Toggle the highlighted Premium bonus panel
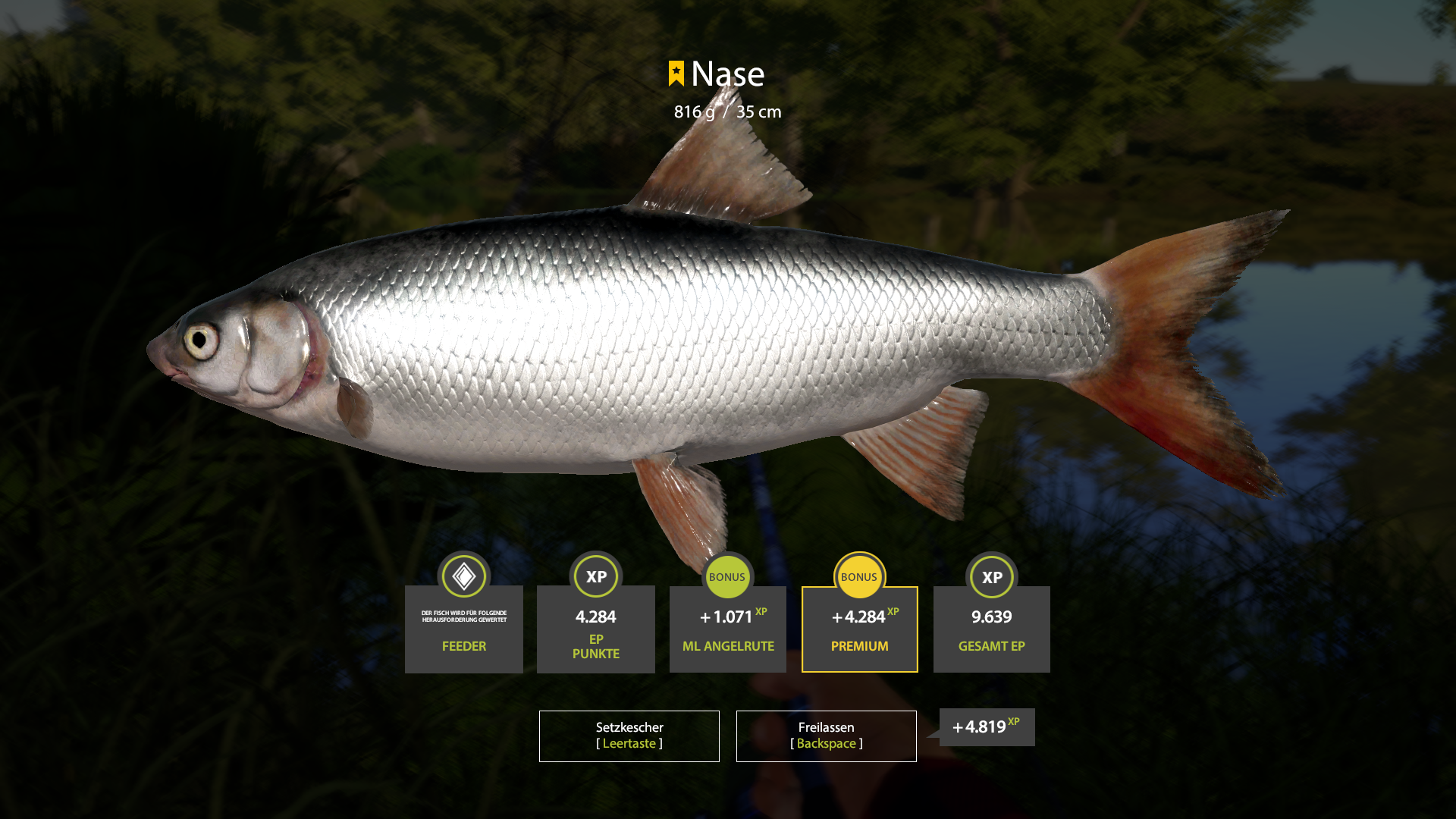Image resolution: width=1456 pixels, height=819 pixels. [x=859, y=629]
